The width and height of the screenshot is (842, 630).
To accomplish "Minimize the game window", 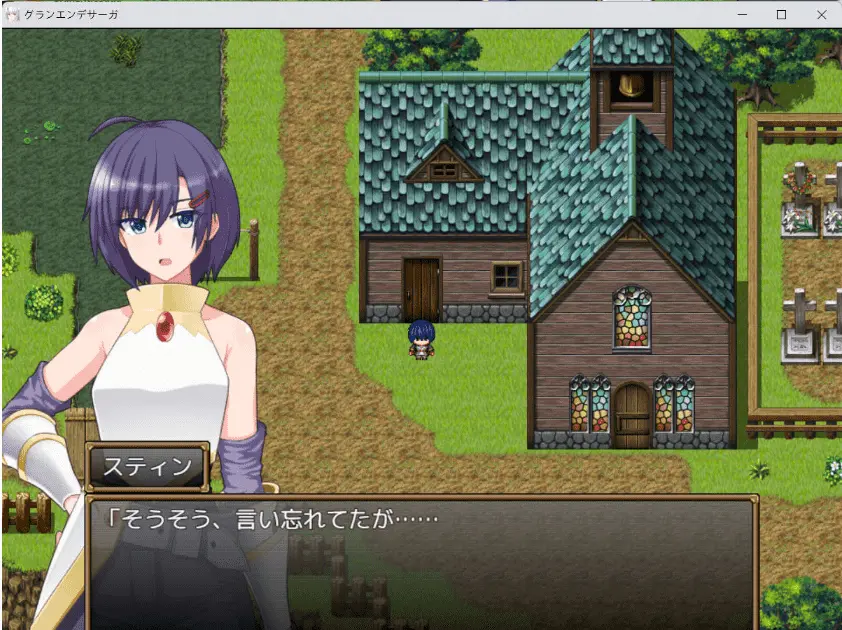I will pyautogui.click(x=742, y=15).
